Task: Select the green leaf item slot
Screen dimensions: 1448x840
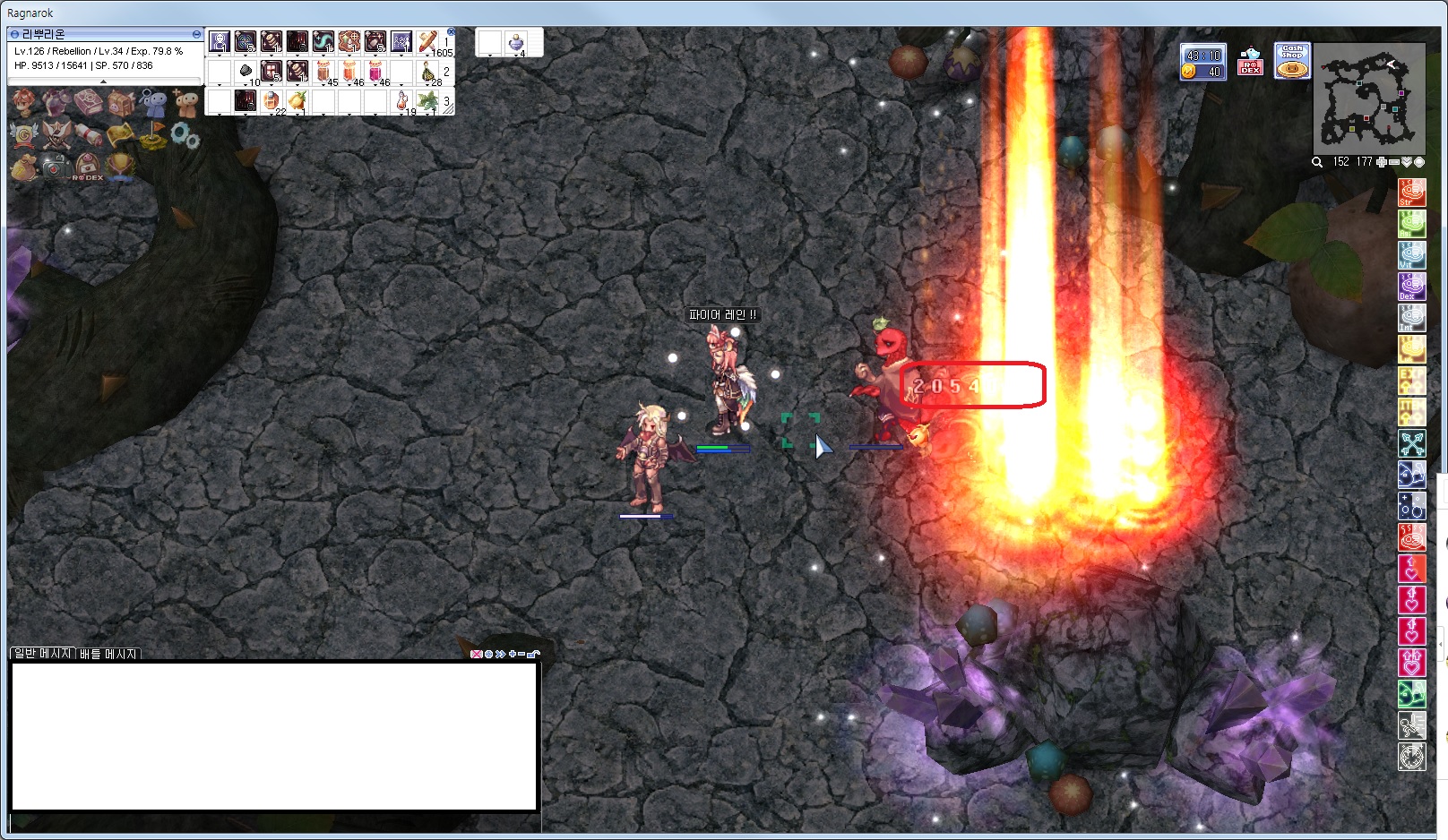Action: click(x=427, y=100)
